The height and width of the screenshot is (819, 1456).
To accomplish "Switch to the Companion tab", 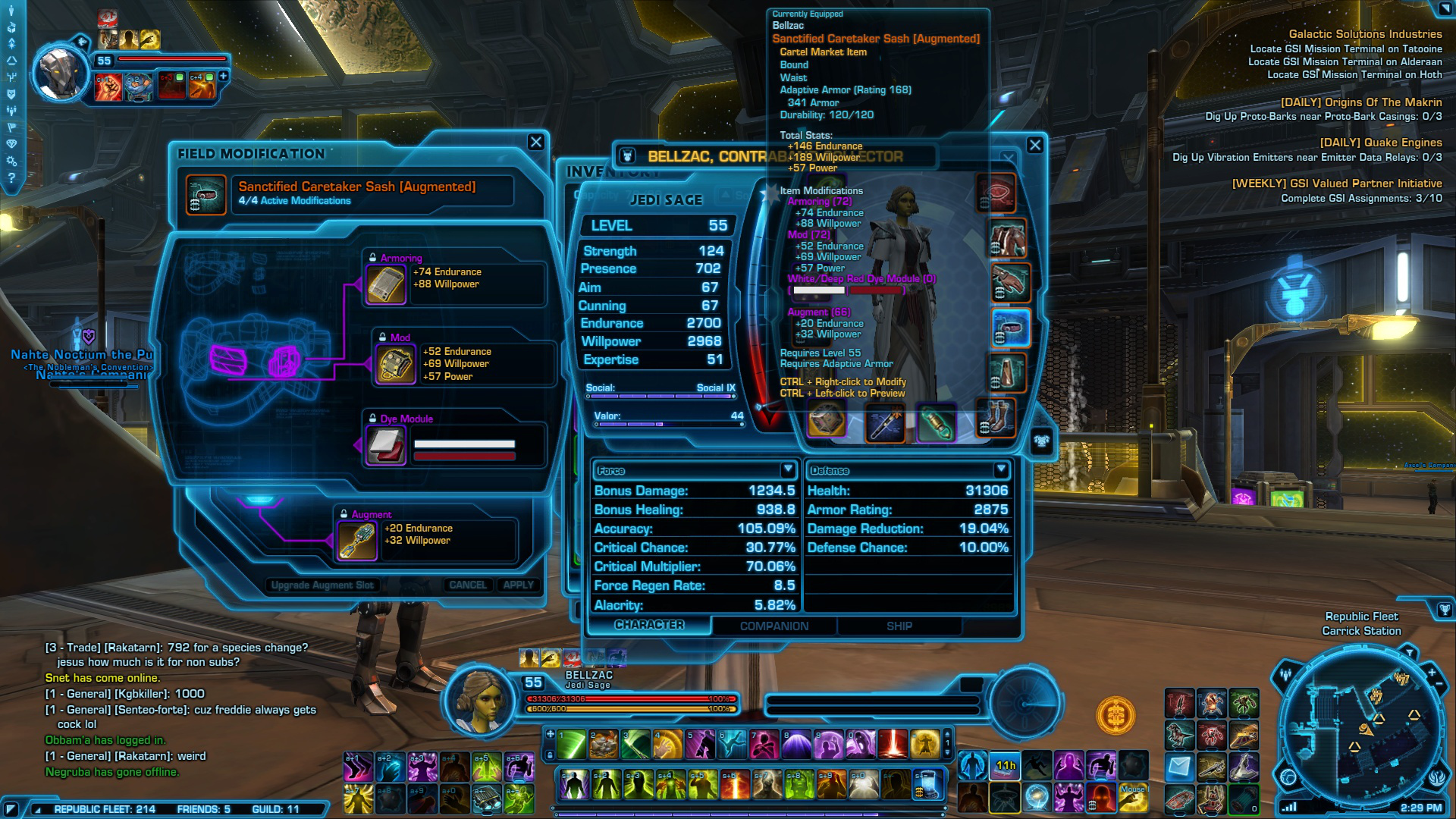I will (x=773, y=626).
